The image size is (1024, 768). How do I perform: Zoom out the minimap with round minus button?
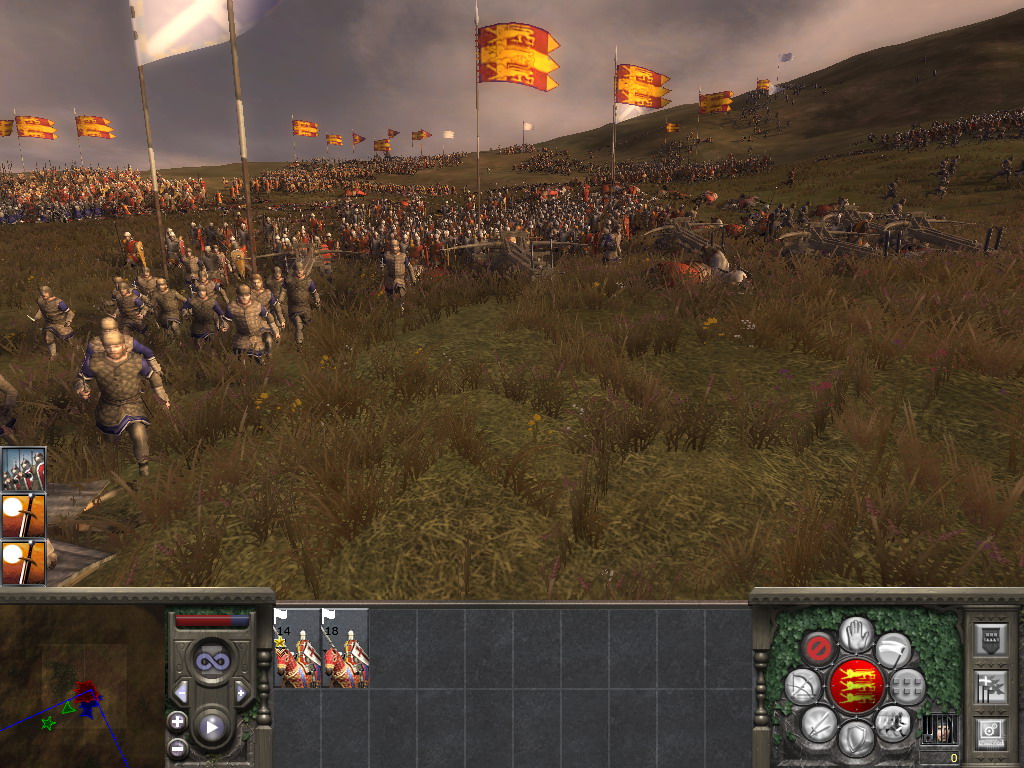pyautogui.click(x=177, y=746)
